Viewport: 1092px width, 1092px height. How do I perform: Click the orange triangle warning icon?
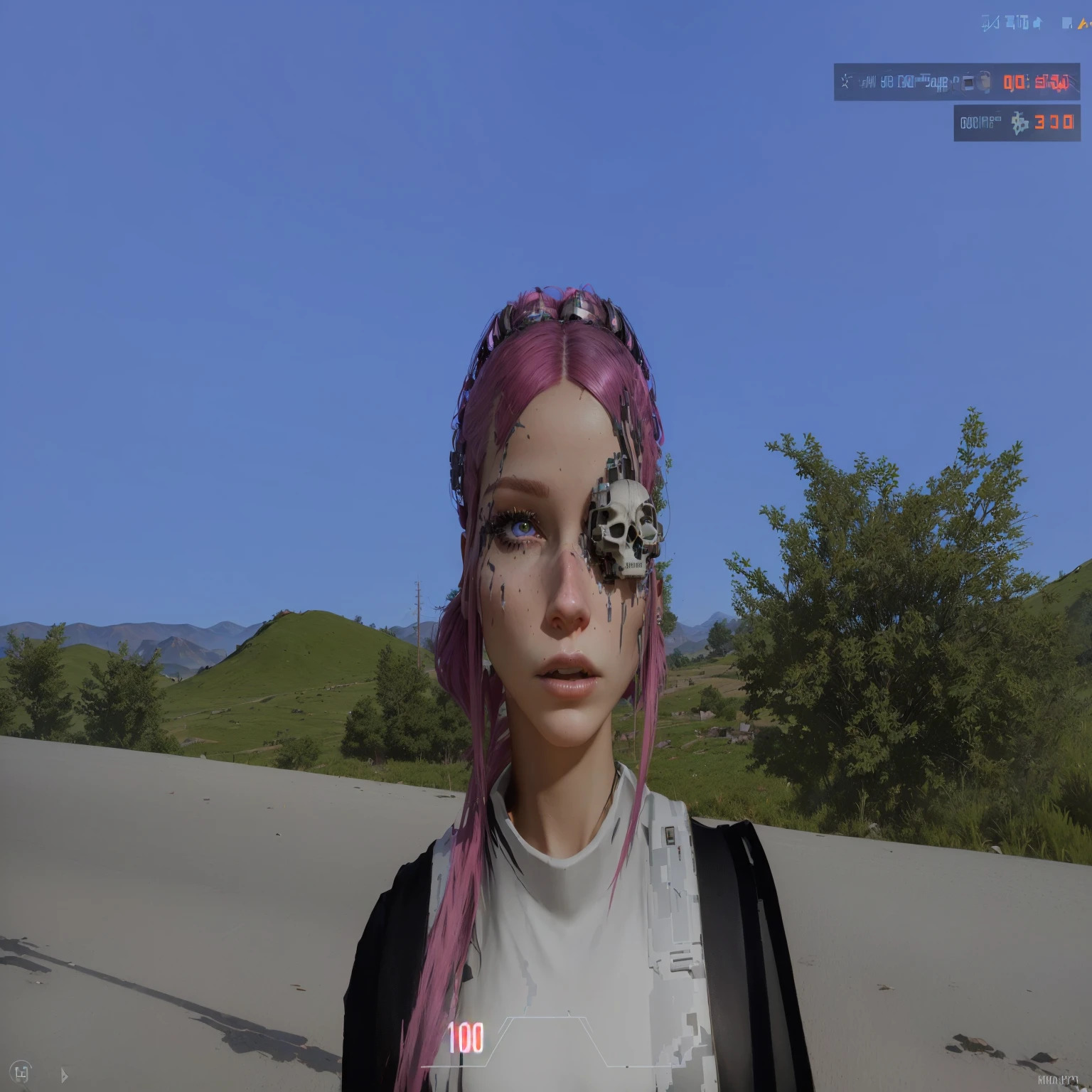coord(1083,24)
